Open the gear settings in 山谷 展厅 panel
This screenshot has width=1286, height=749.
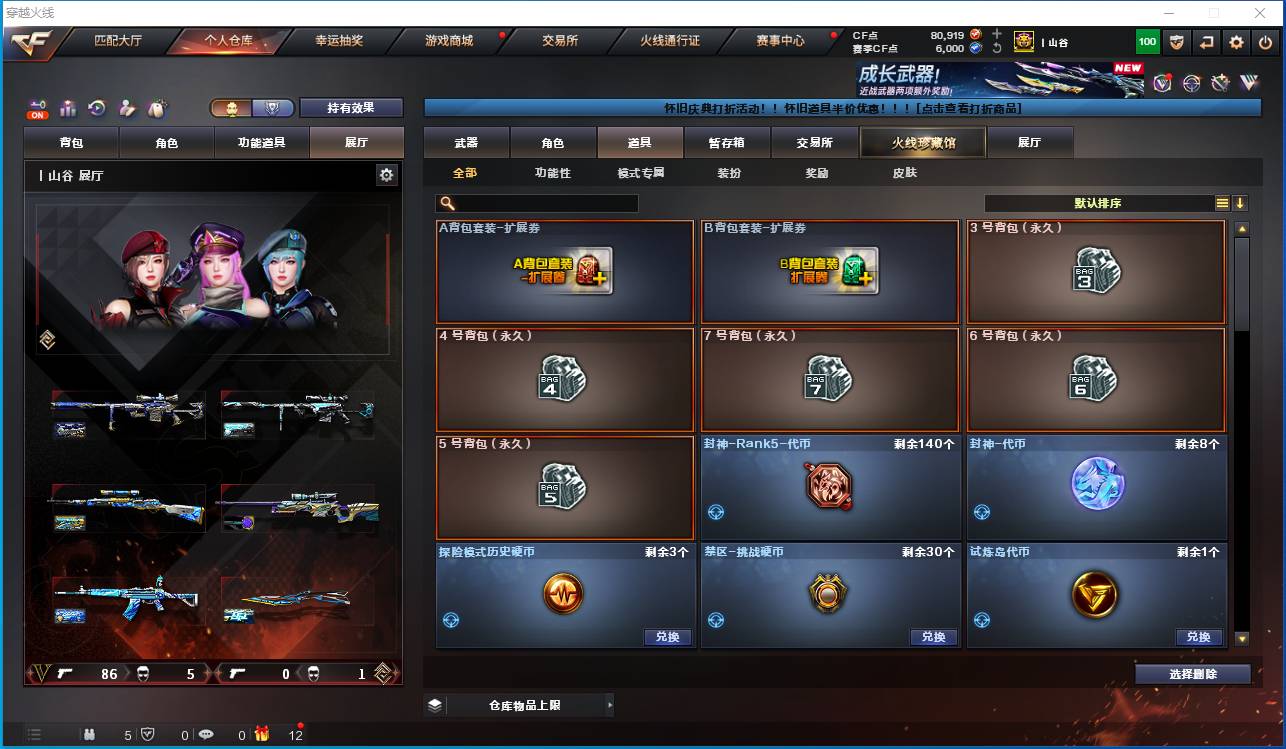point(387,173)
